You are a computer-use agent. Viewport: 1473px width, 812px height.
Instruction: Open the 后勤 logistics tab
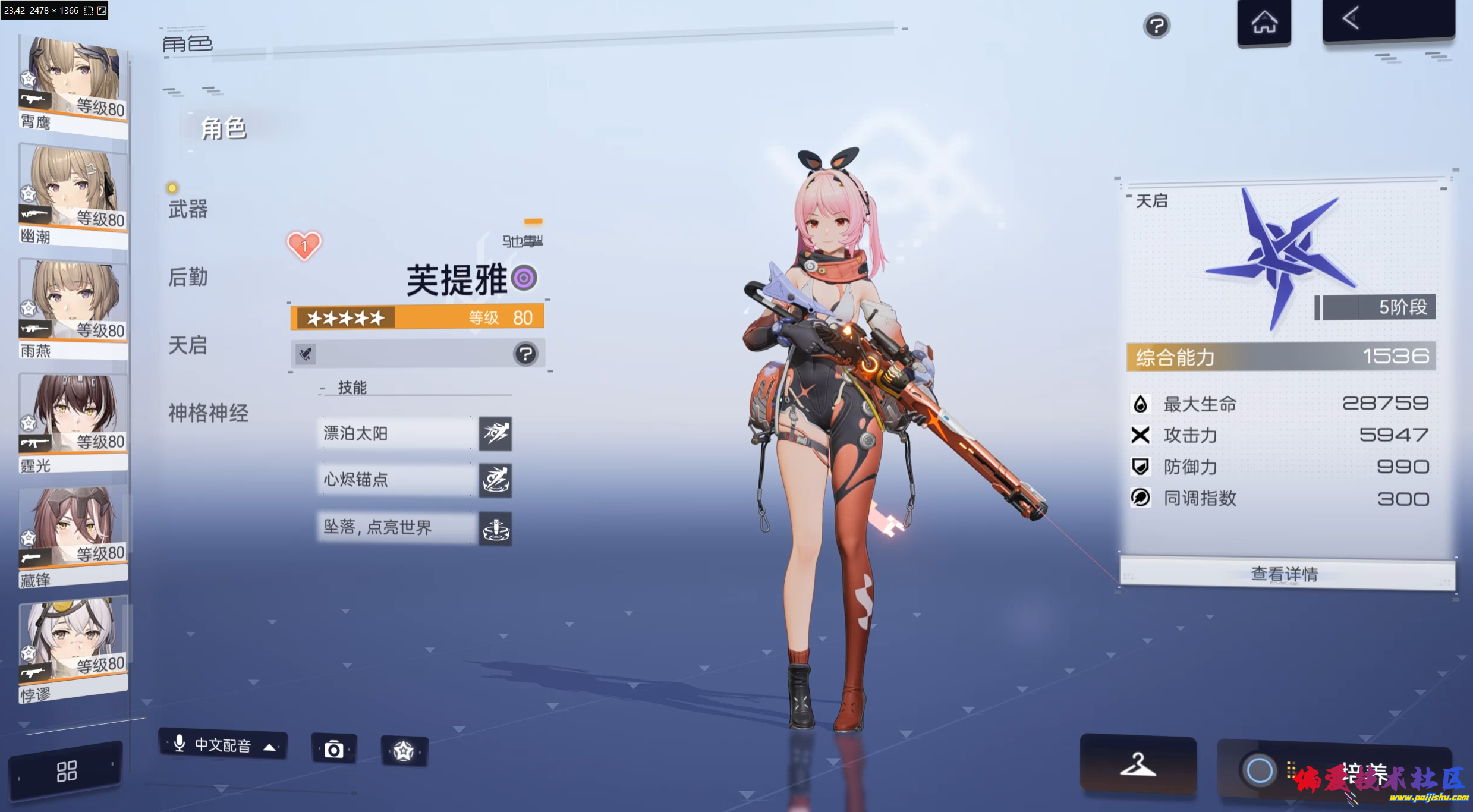[x=188, y=277]
